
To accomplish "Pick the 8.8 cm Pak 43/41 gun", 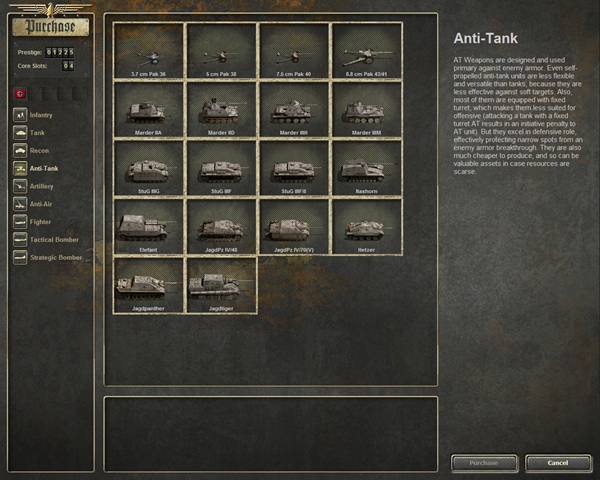I will point(365,51).
